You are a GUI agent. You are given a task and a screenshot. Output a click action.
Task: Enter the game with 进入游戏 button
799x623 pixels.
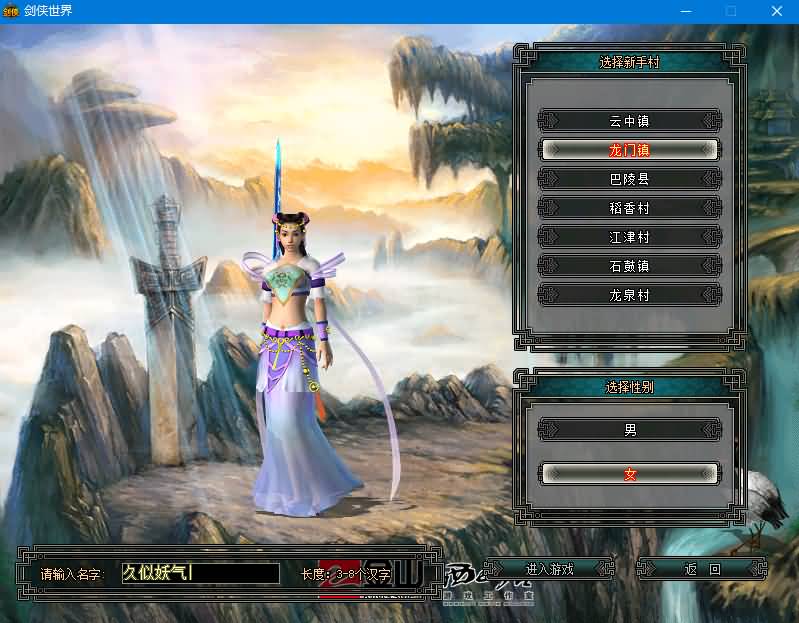click(x=549, y=569)
